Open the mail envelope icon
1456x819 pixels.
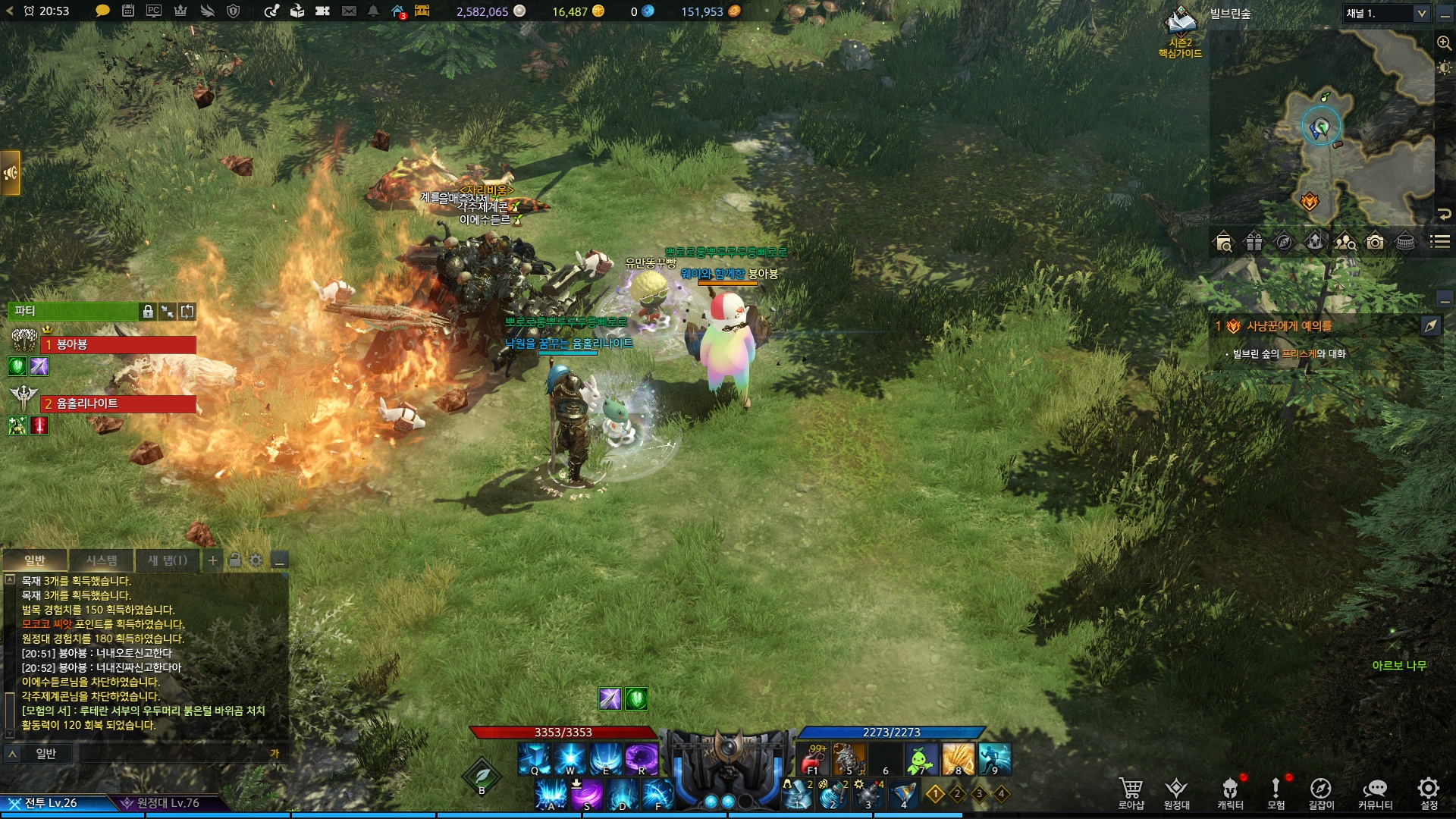pos(349,11)
